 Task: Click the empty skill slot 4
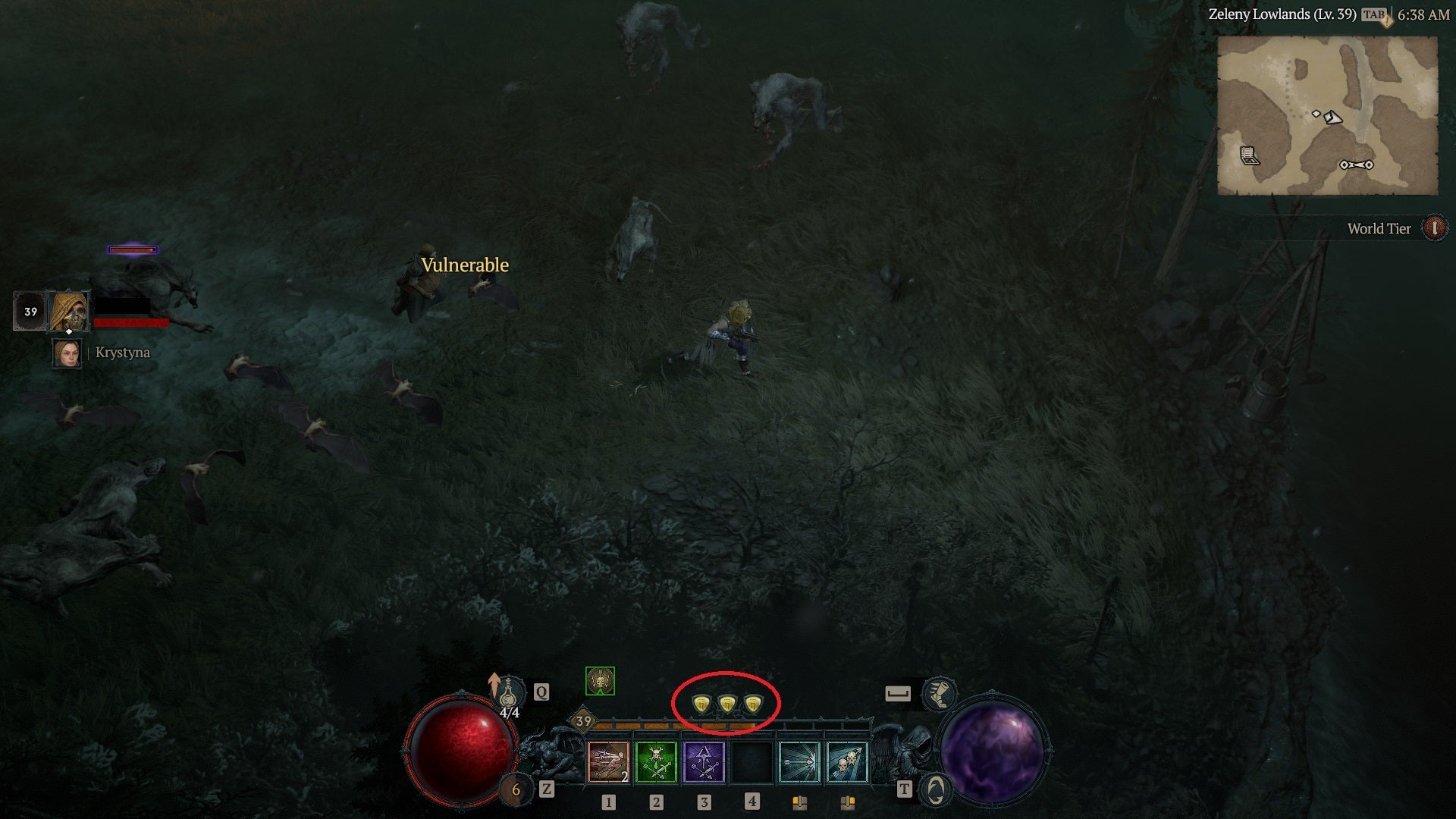coord(752,762)
